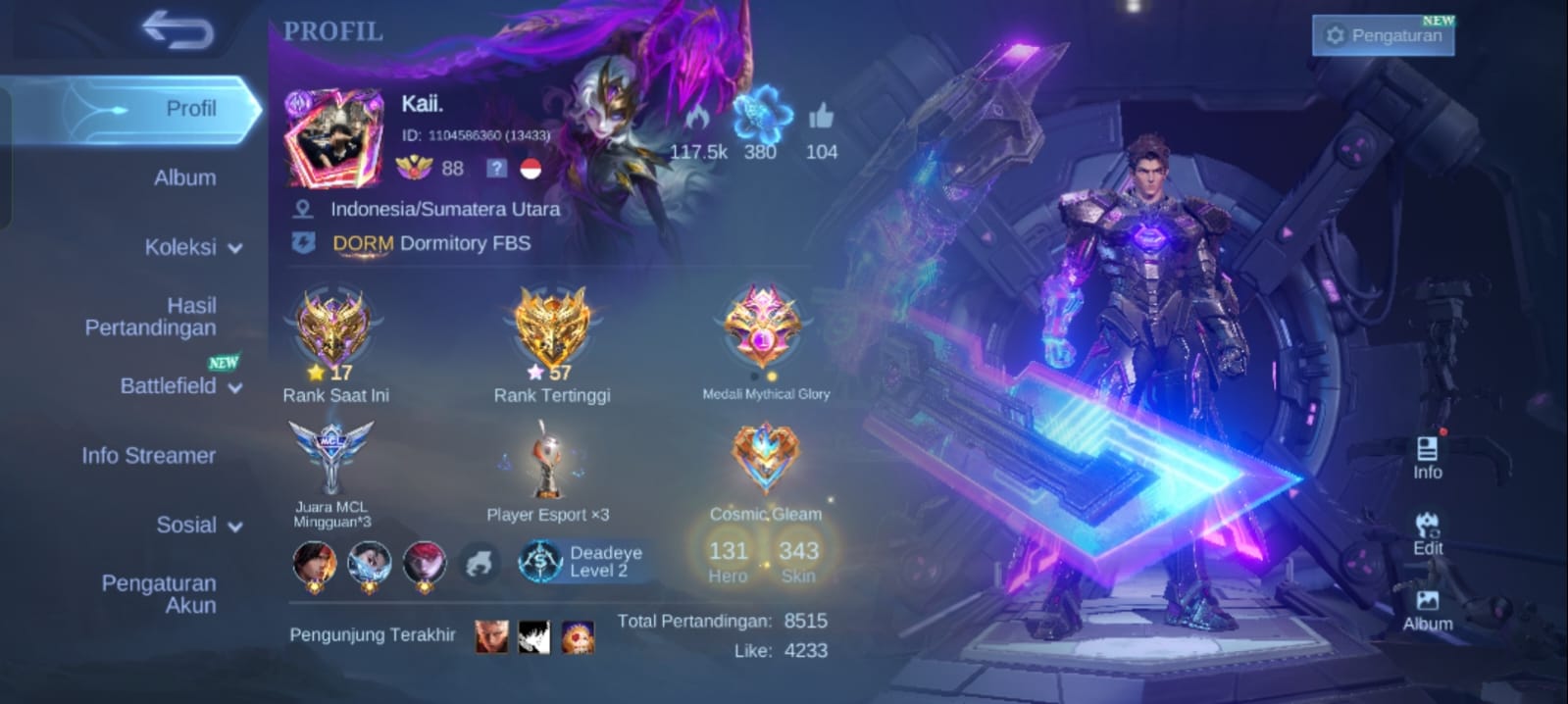Expand the Battlefield menu
Viewport: 1568px width, 704px height.
pyautogui.click(x=180, y=385)
